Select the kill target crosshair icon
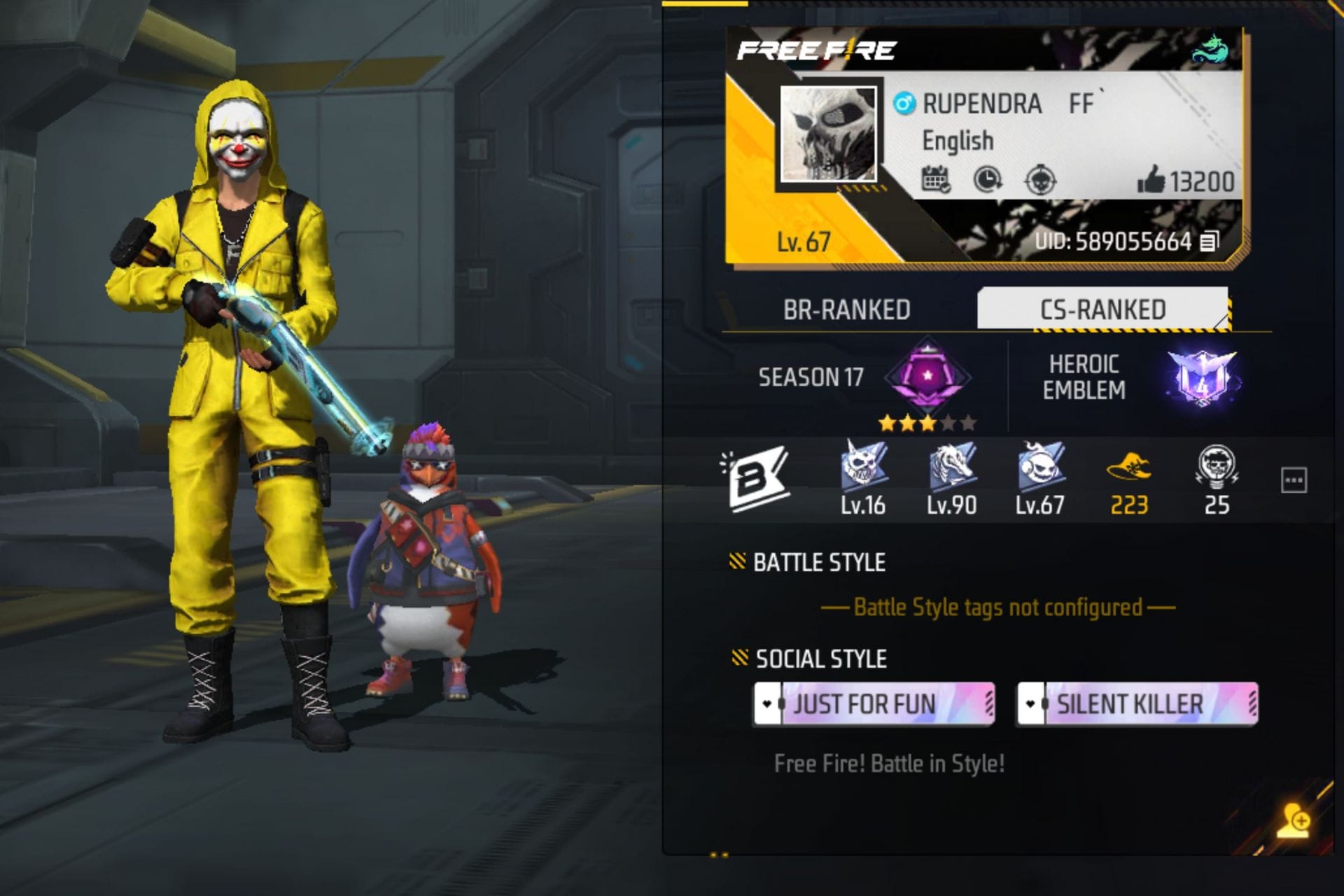The width and height of the screenshot is (1344, 896). 1041,181
